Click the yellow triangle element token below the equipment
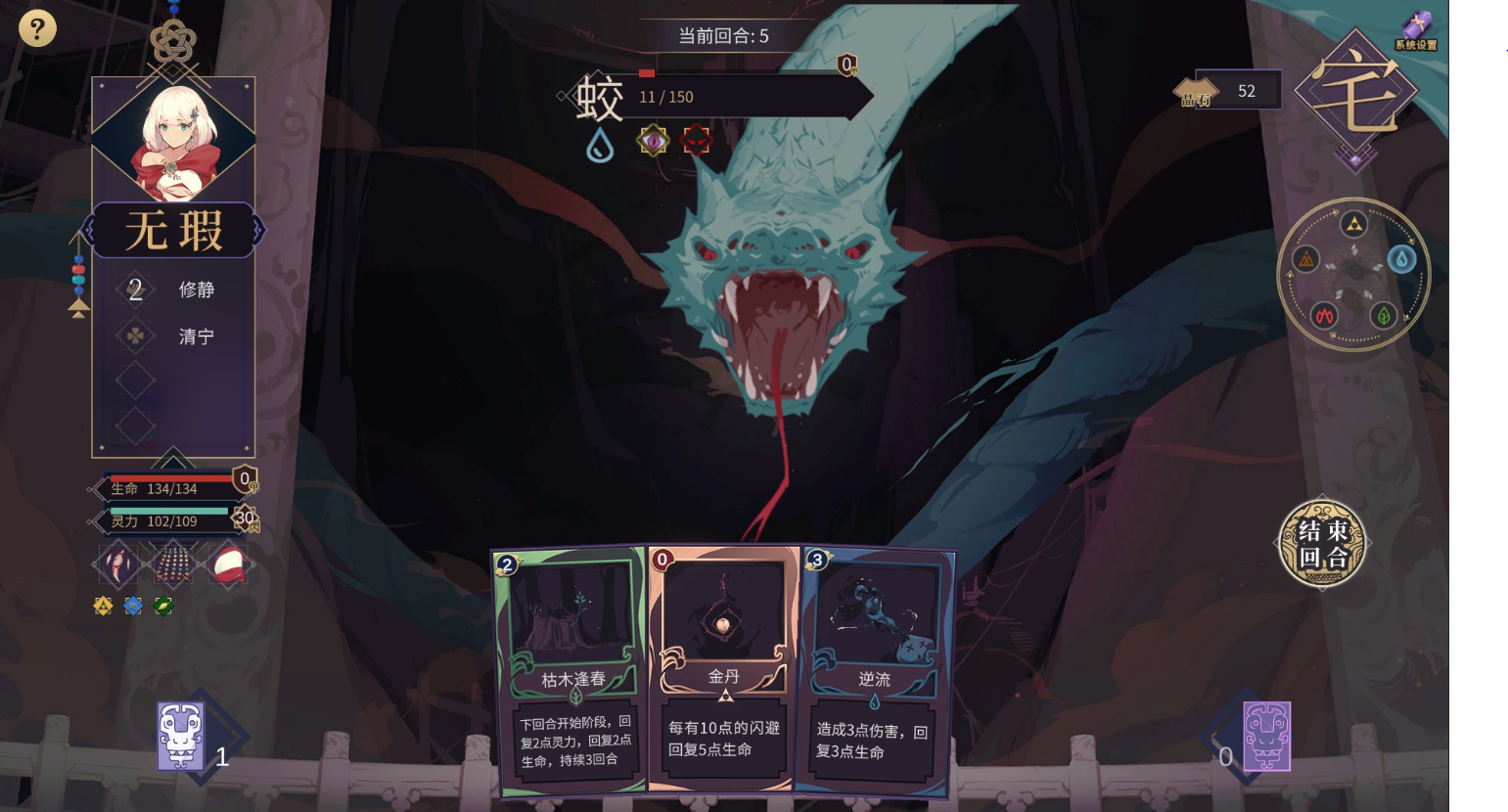The image size is (1508, 812). pos(103,605)
